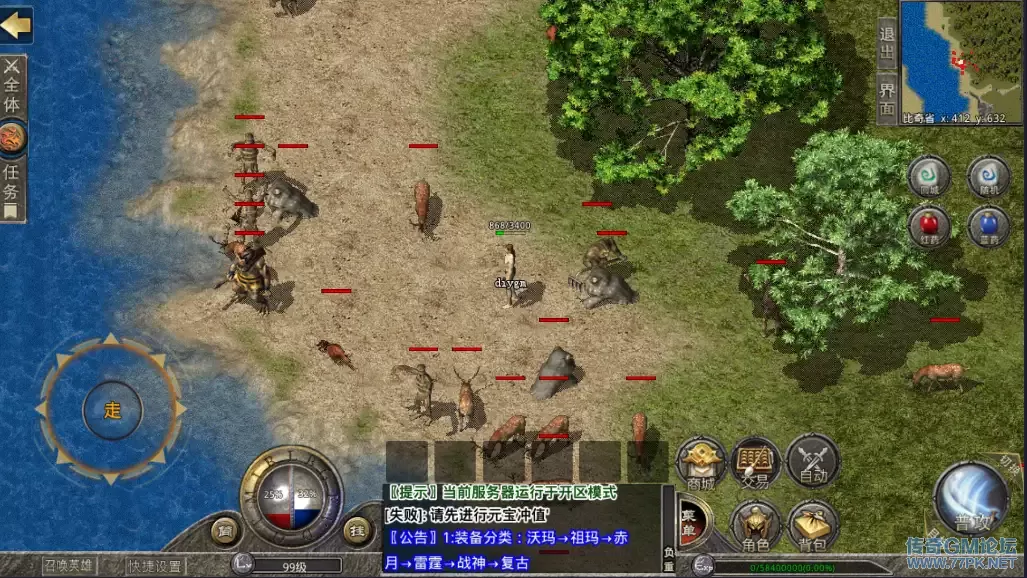Open 快捷设置 quick settings

pos(155,566)
